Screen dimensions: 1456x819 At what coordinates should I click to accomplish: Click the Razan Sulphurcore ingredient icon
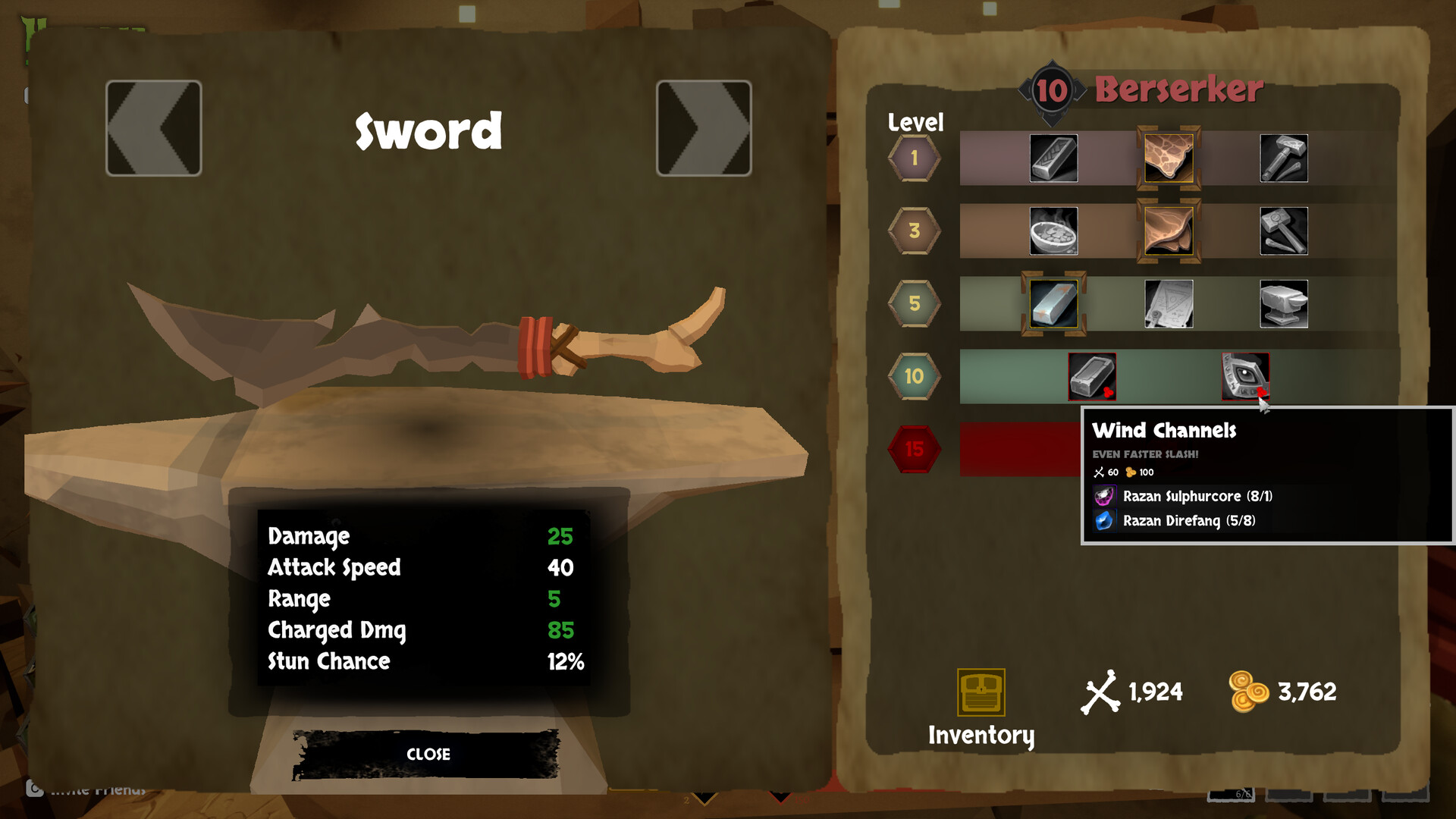coord(1103,497)
